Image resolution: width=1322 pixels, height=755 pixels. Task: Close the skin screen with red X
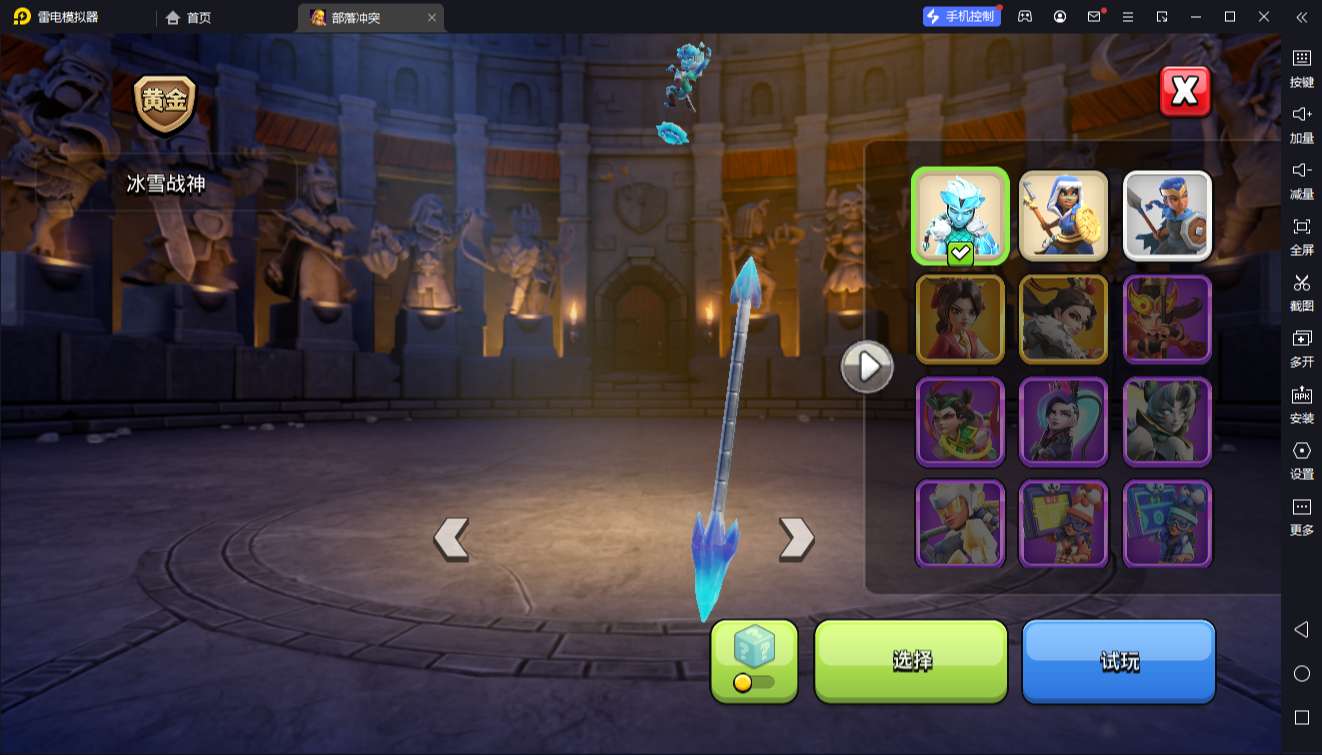1185,92
